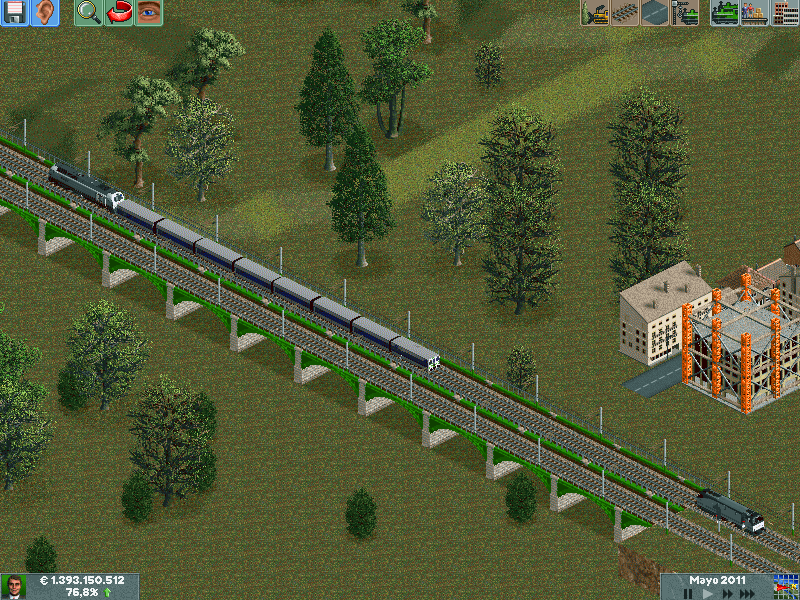Open the map icon beside the date
Image resolution: width=800 pixels, height=600 pixels.
pos(786,587)
